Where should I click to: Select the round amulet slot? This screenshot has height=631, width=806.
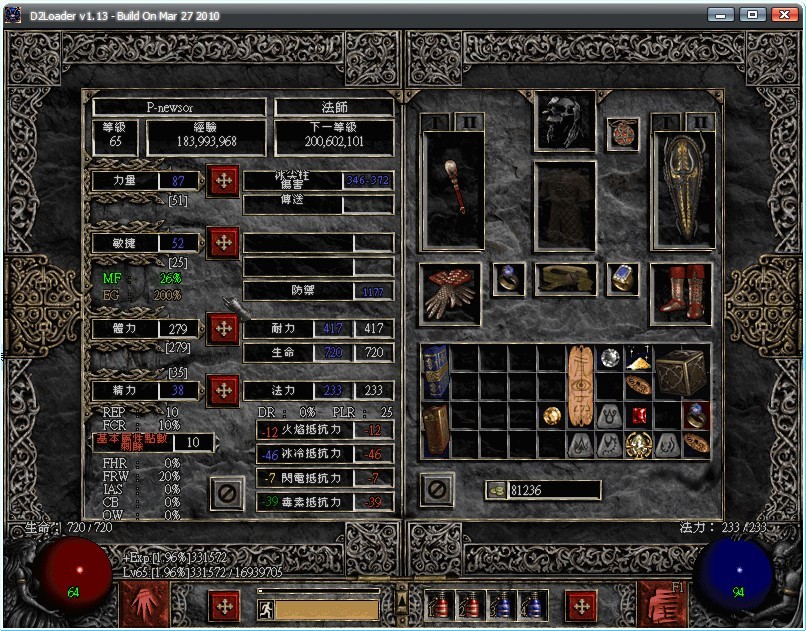[623, 134]
